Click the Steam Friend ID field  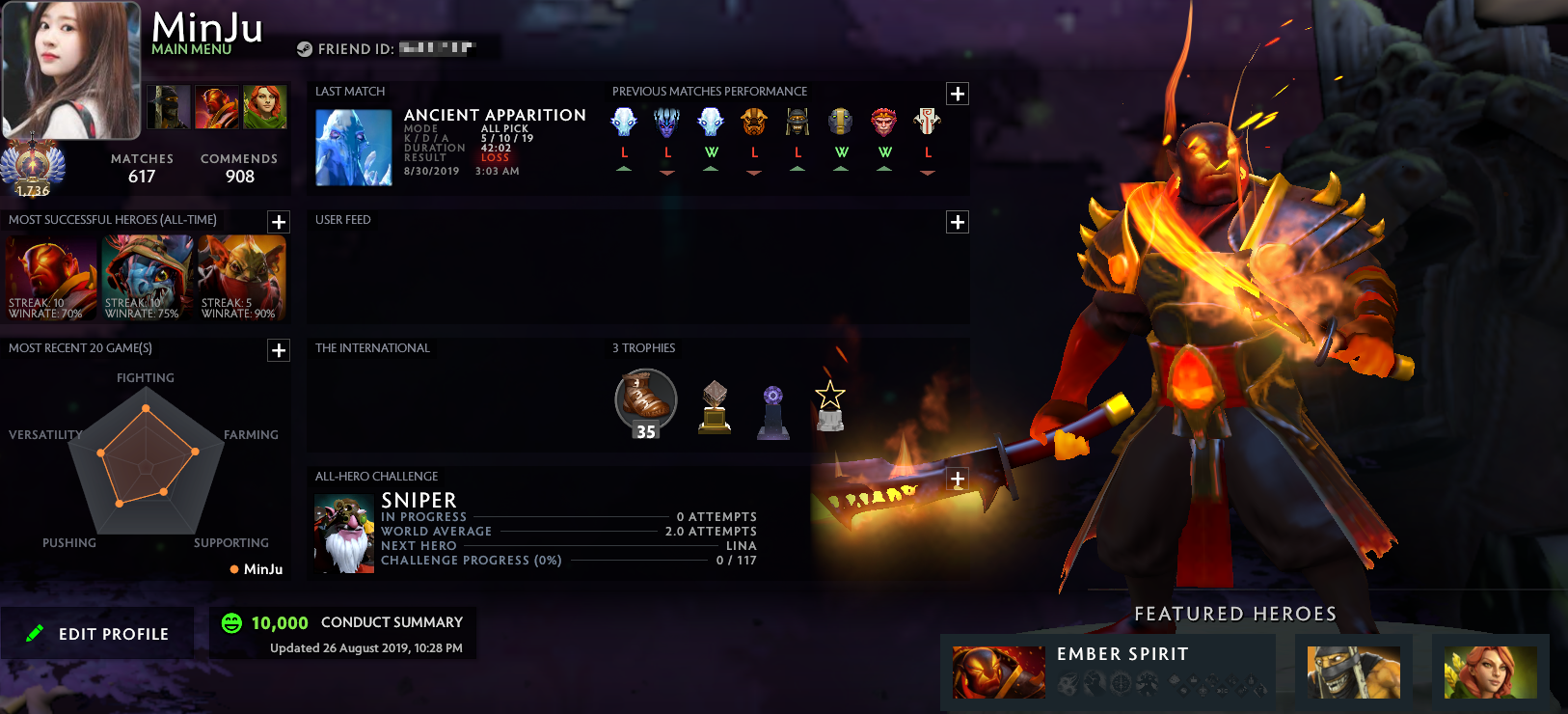[x=396, y=48]
